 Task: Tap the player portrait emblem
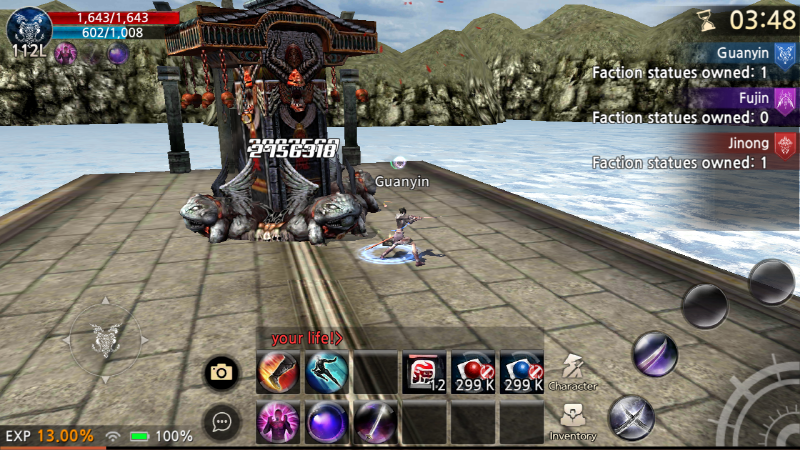(x=28, y=26)
